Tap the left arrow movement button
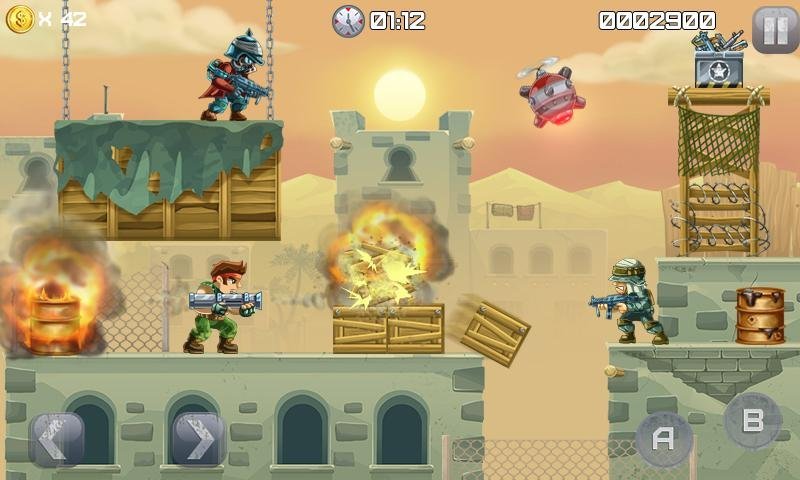Screen dimensions: 800x480 [56, 438]
